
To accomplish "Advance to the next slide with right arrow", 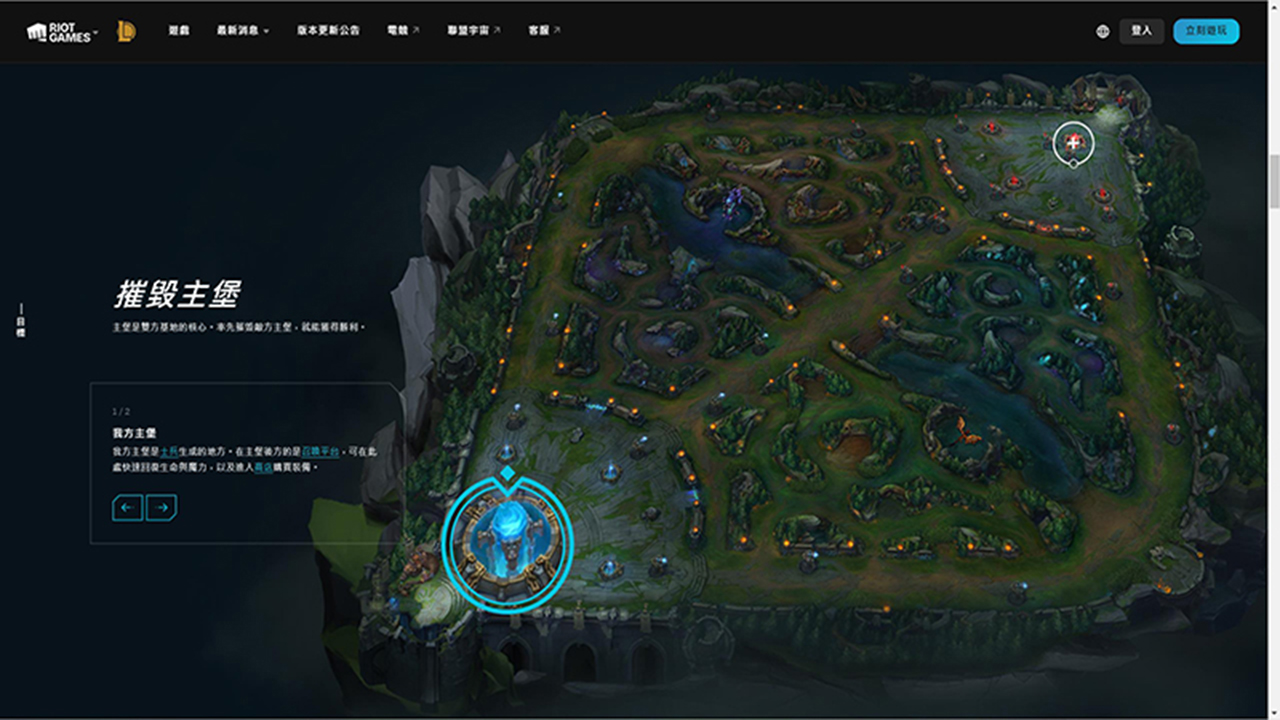I will pos(161,508).
